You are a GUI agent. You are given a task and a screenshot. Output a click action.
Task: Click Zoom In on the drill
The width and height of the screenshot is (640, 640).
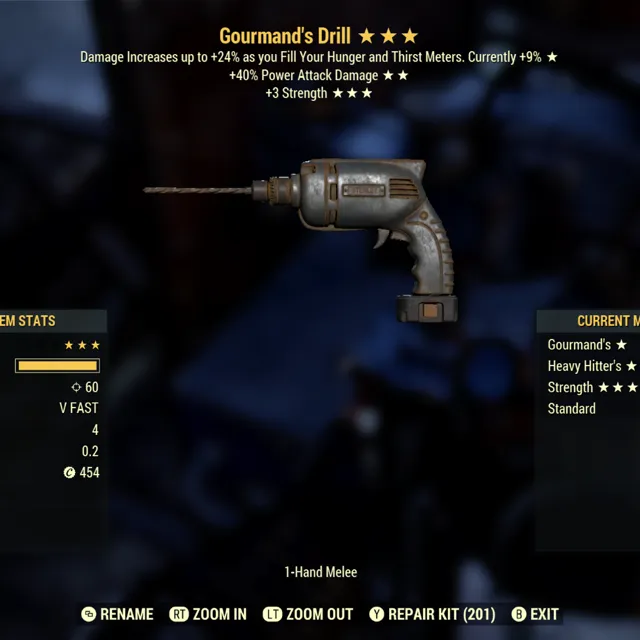click(208, 614)
